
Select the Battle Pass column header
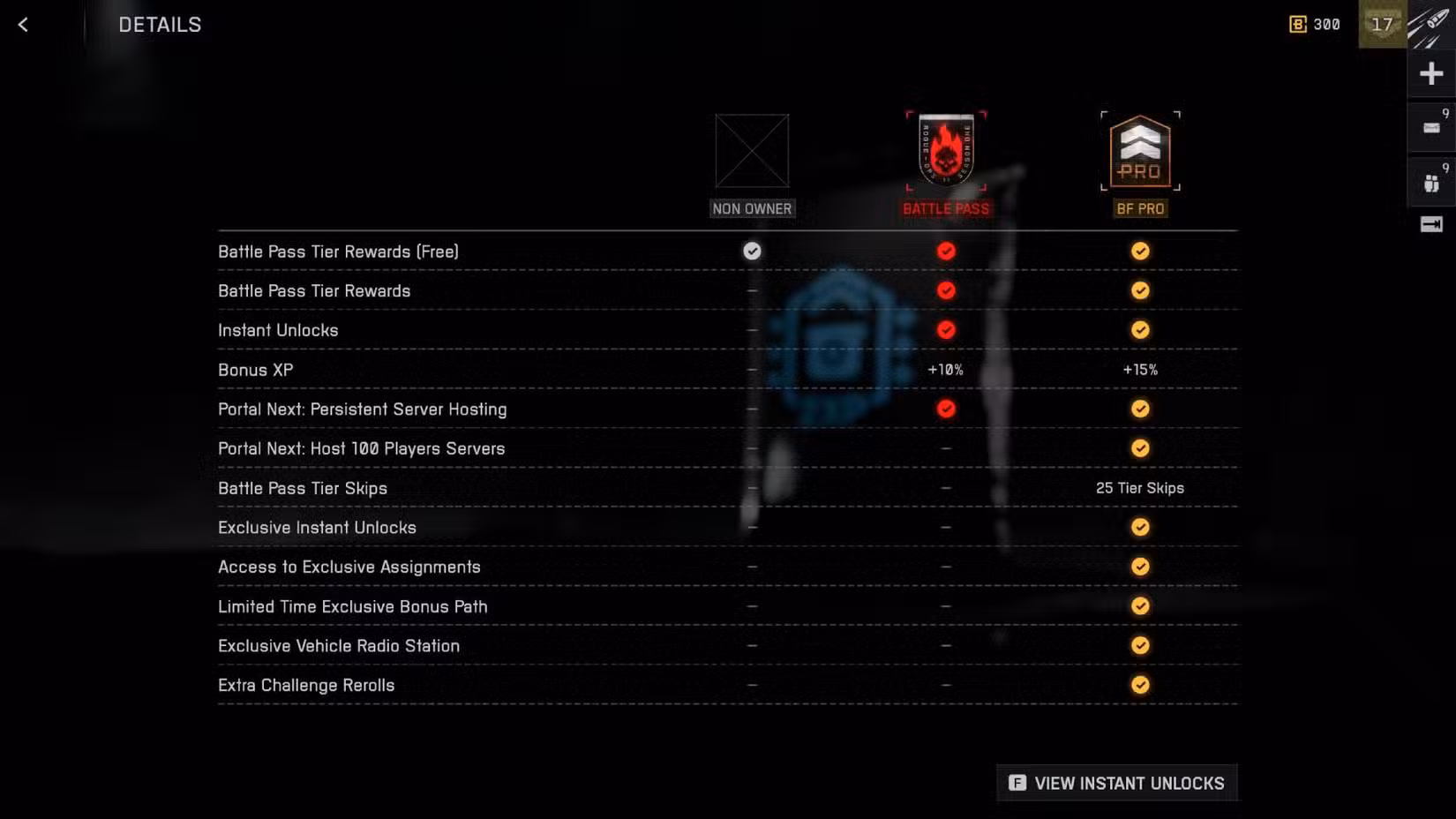[x=945, y=208]
